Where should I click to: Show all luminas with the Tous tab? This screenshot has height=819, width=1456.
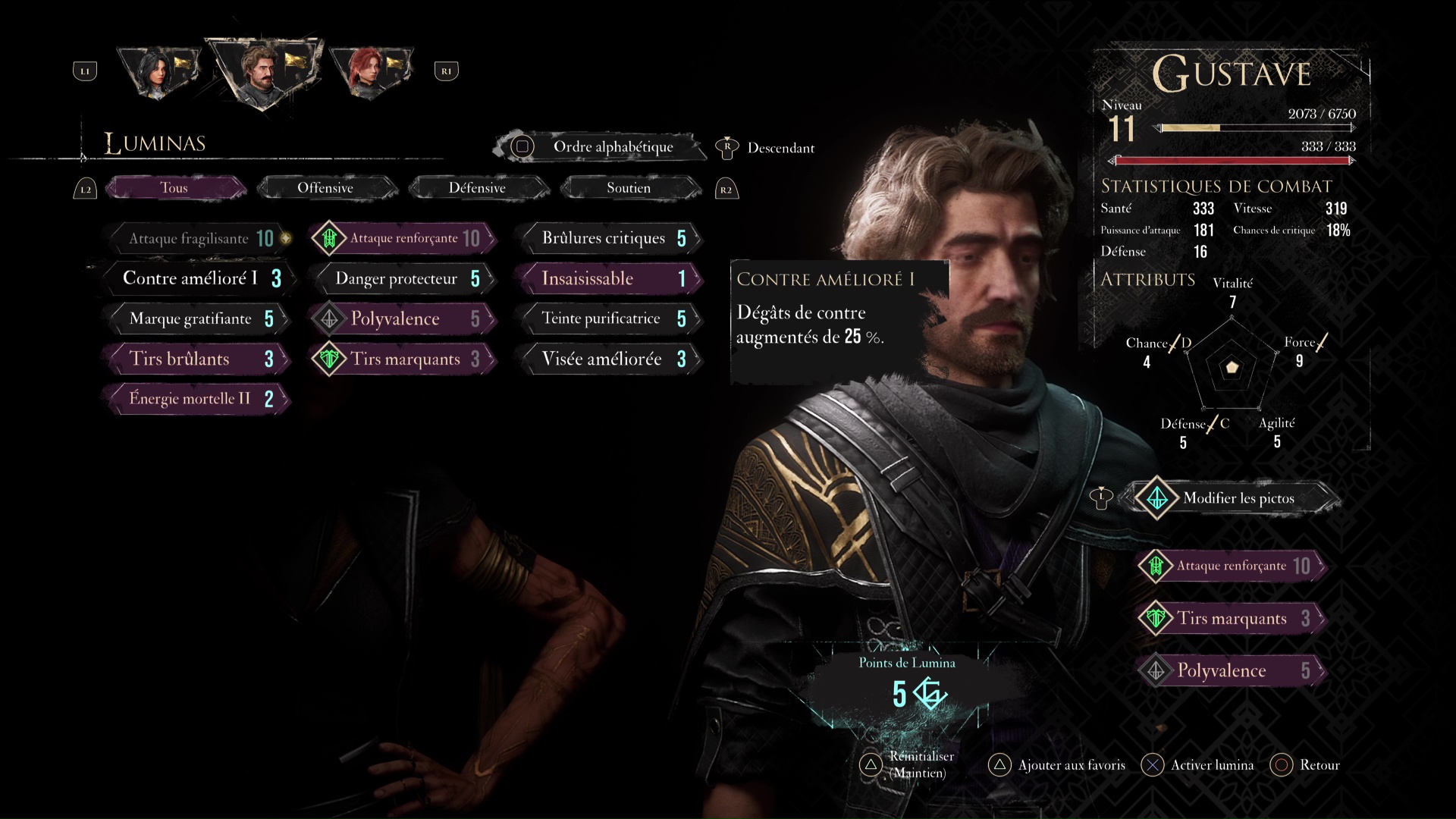tap(174, 188)
